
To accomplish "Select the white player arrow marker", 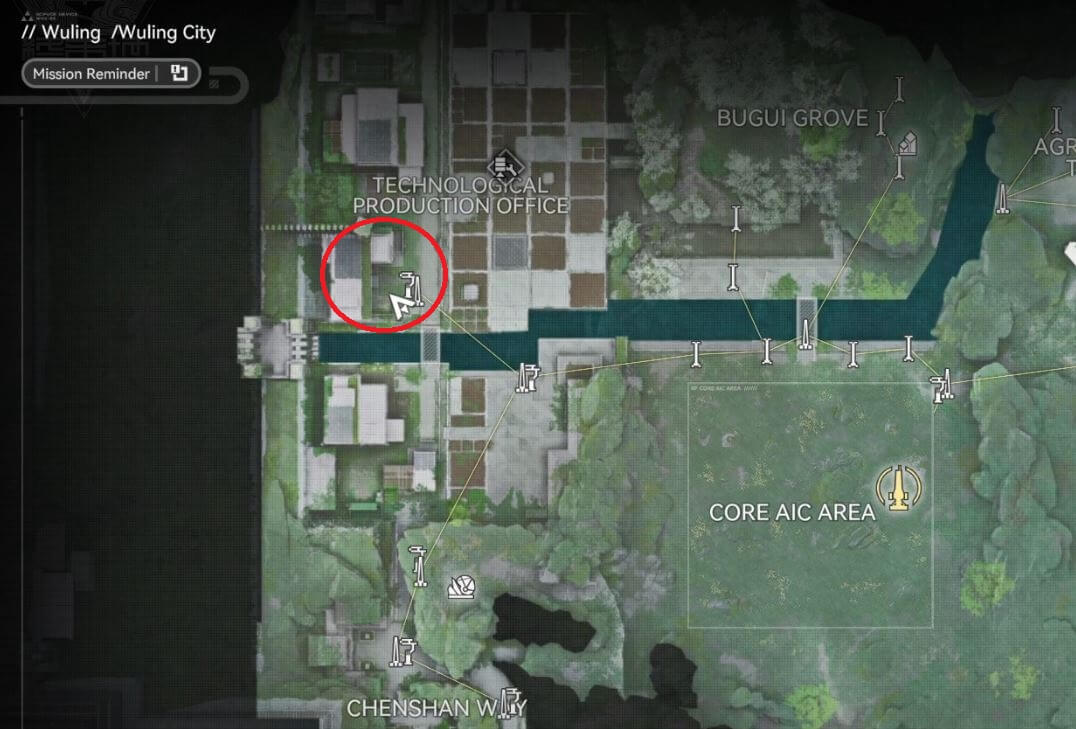I will tap(401, 305).
